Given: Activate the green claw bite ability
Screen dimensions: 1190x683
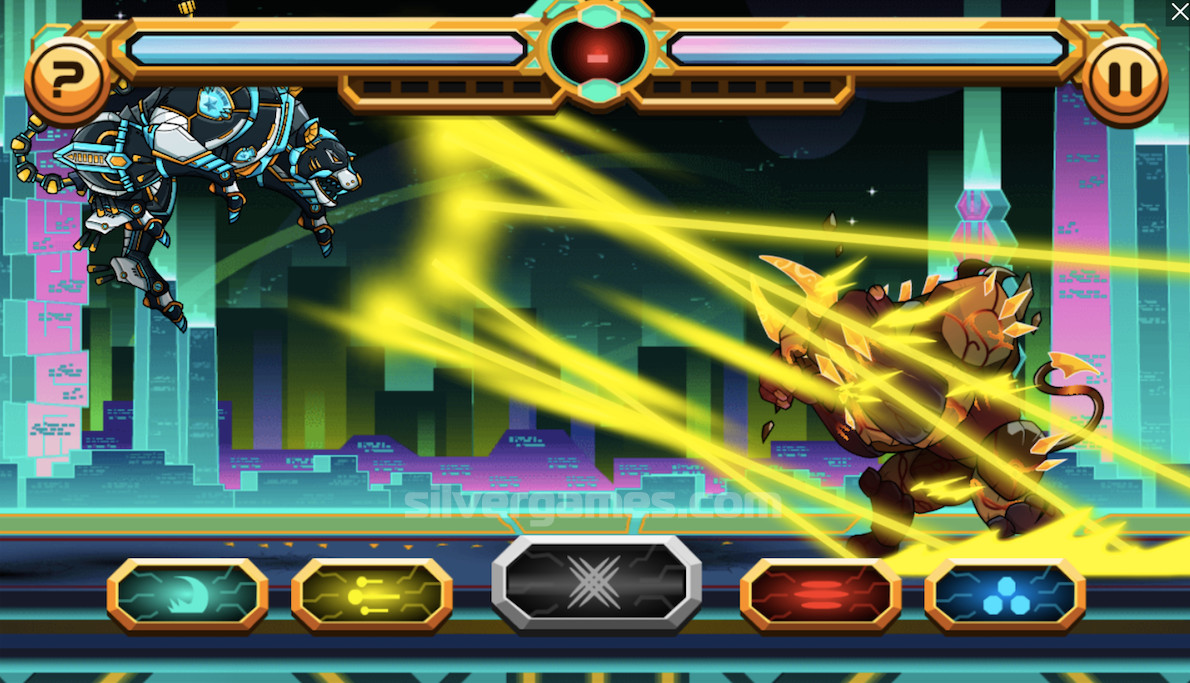Looking at the screenshot, I should point(187,595).
